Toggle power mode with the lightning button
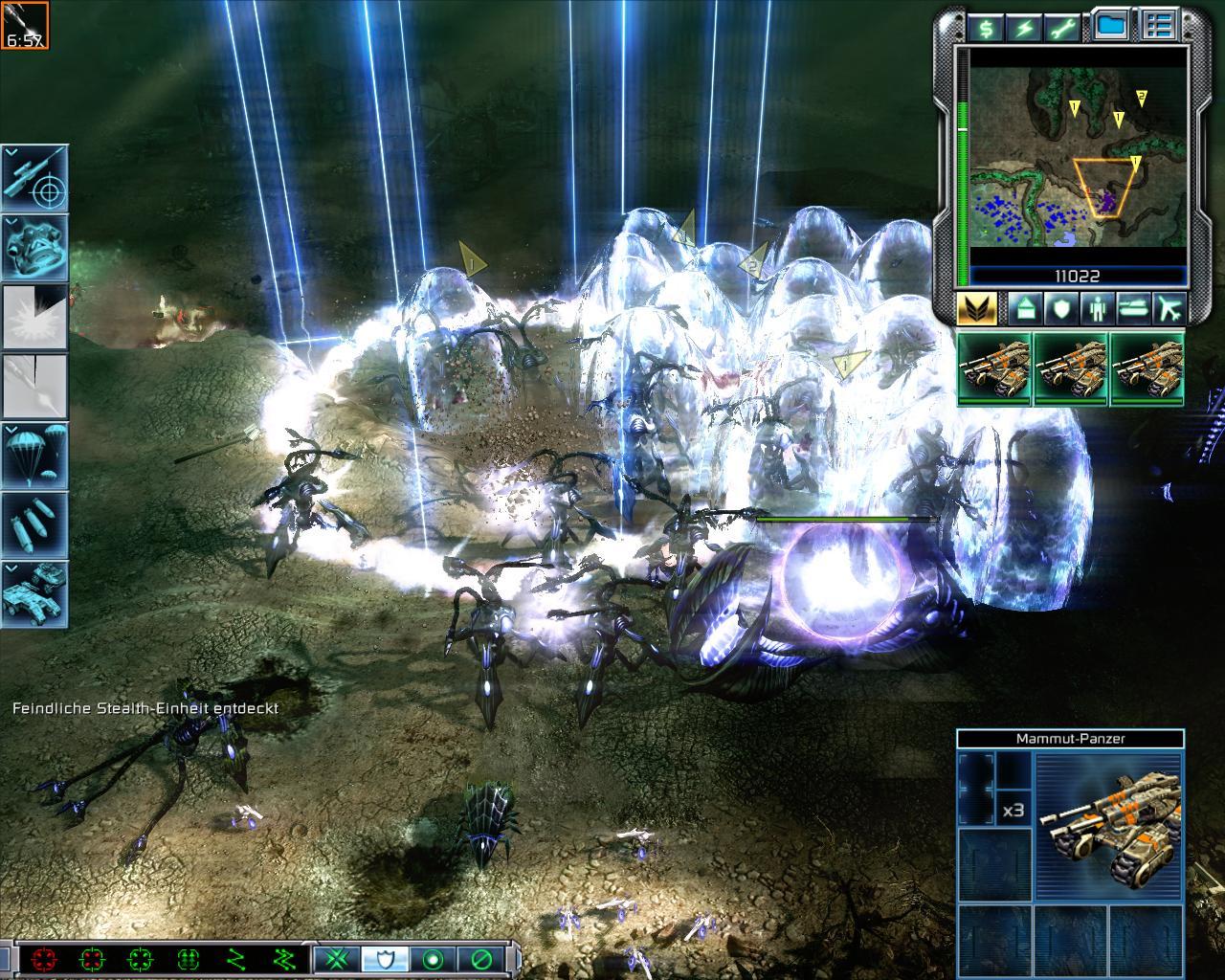Viewport: 1225px width, 980px height. point(1025,28)
